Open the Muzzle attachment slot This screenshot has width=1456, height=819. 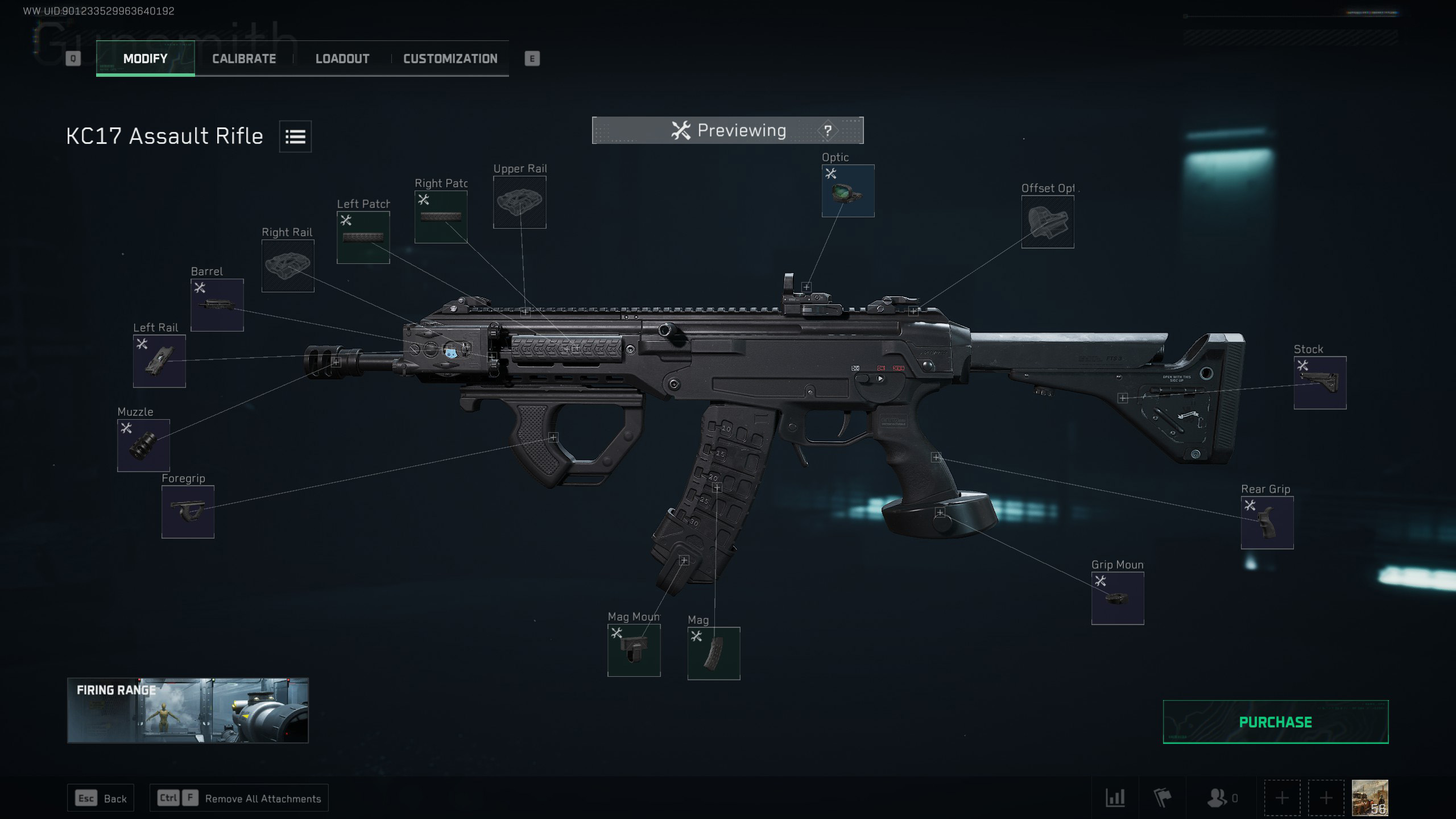[143, 445]
